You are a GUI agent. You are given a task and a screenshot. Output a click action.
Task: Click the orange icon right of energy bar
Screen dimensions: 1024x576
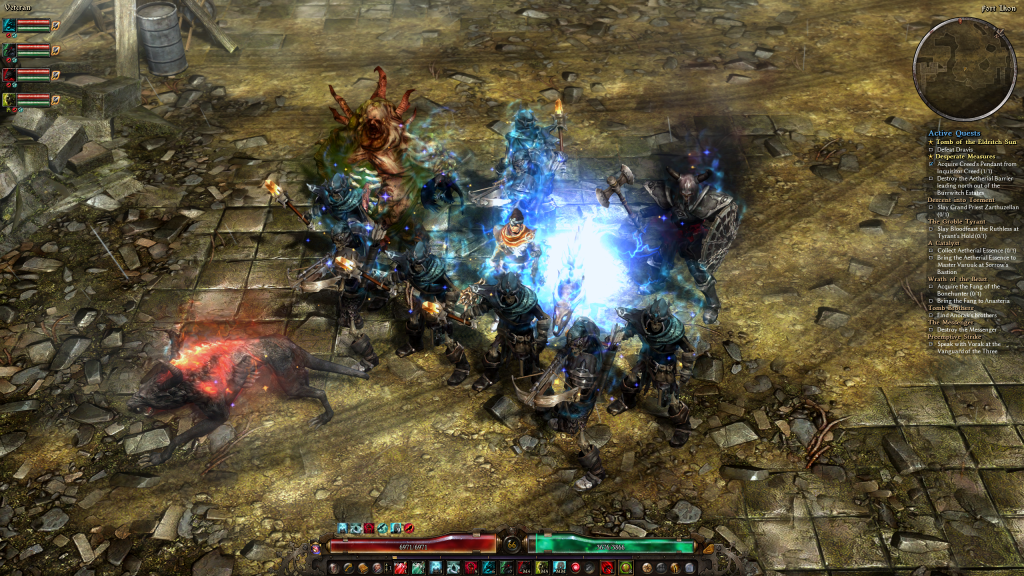pos(707,547)
